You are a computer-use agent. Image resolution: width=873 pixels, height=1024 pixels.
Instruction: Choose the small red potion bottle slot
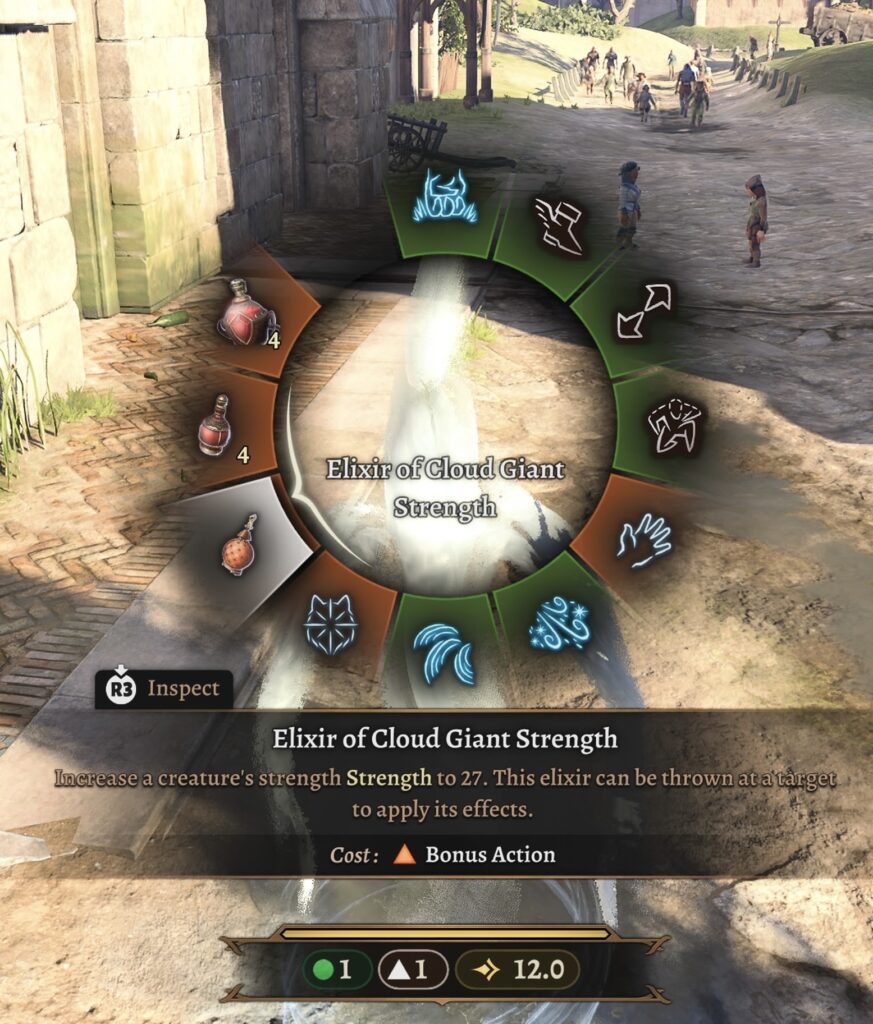tap(215, 425)
